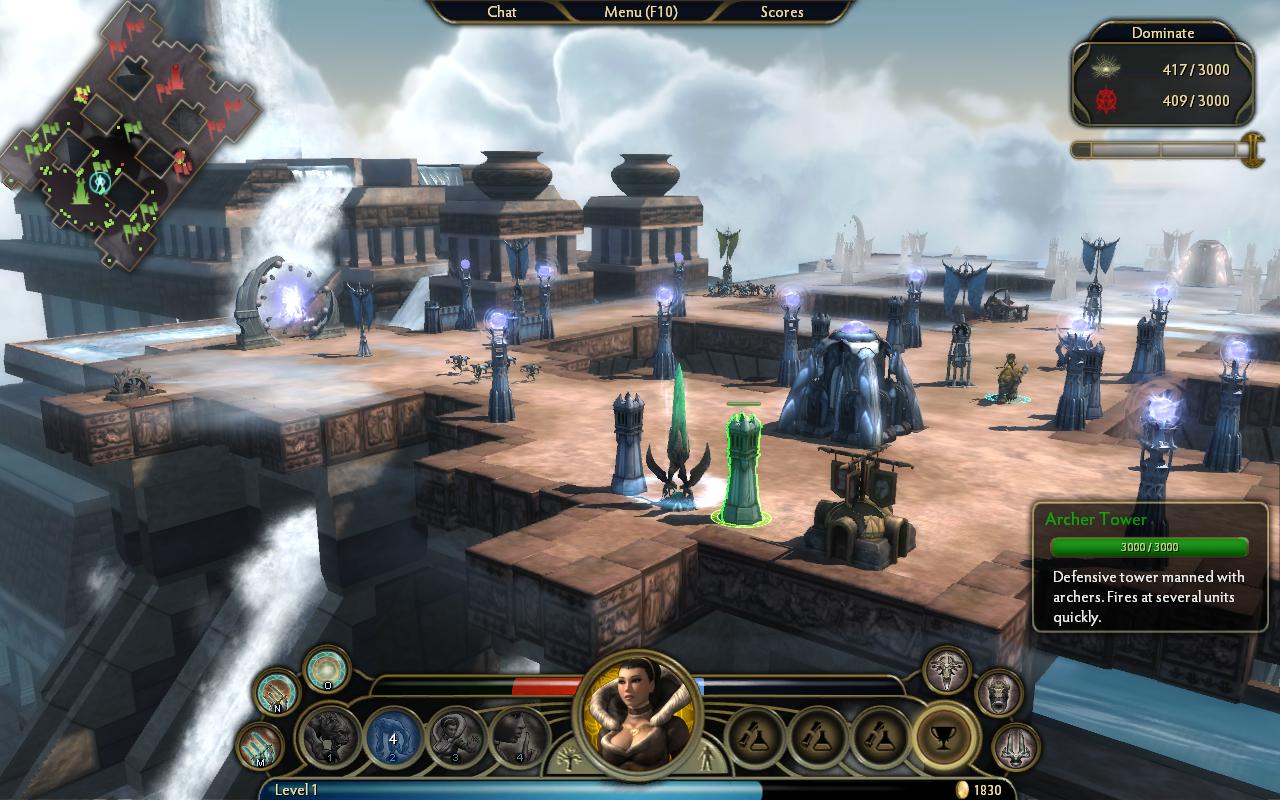
Task: Select the three-pronged crown icon
Action: pyautogui.click(x=1016, y=747)
